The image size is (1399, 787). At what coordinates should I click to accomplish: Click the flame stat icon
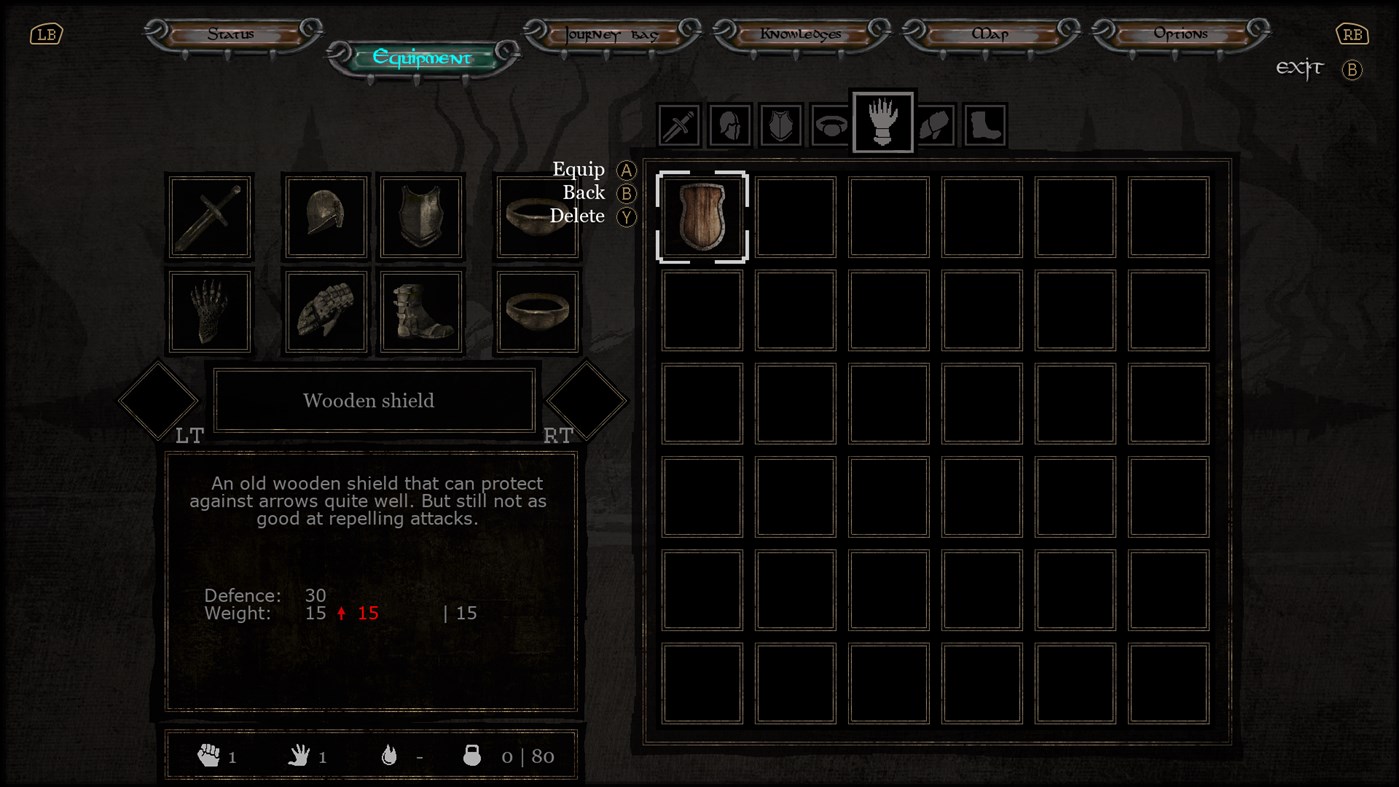click(x=389, y=756)
